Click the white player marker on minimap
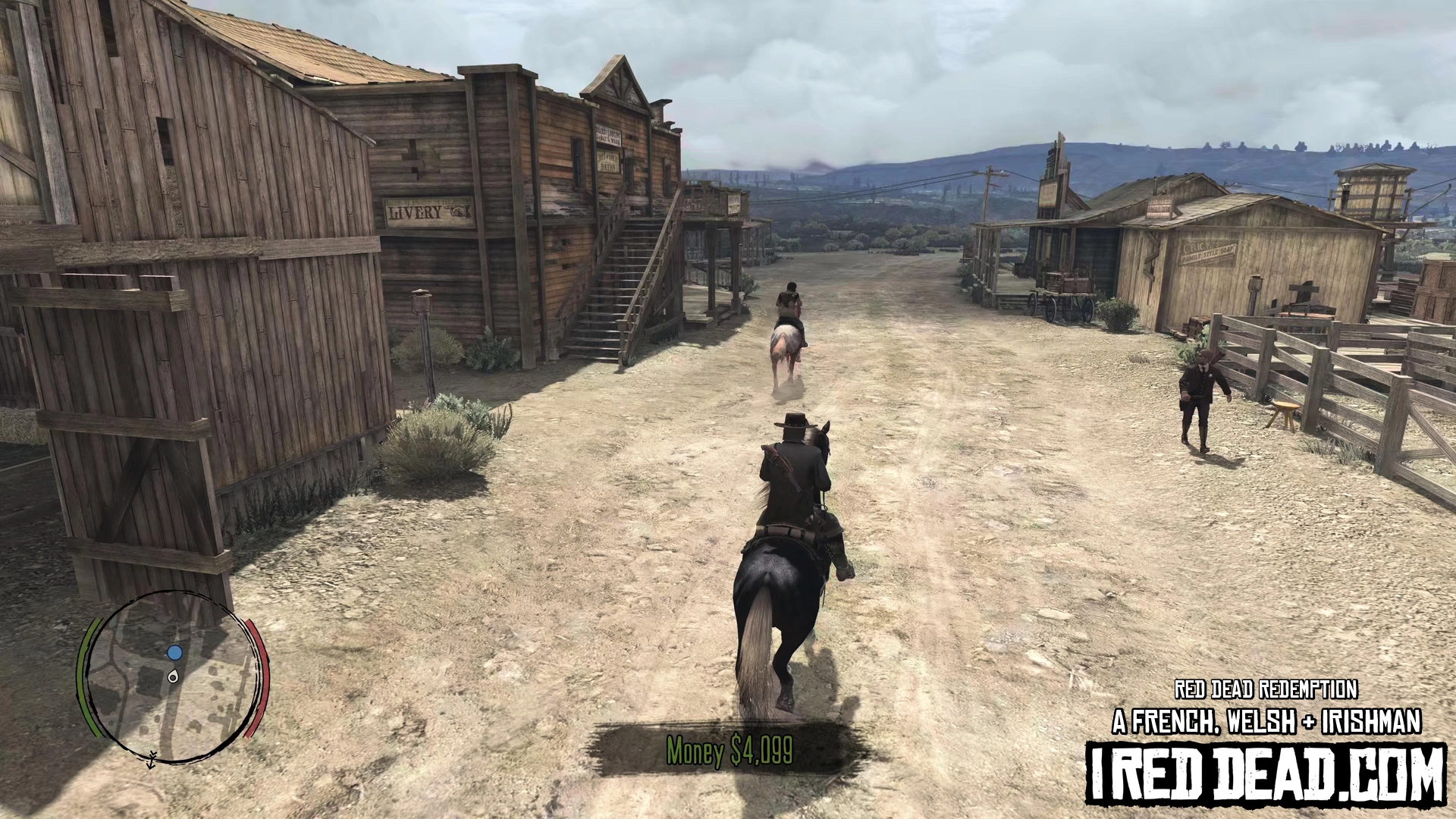This screenshot has height=819, width=1456. tap(173, 676)
